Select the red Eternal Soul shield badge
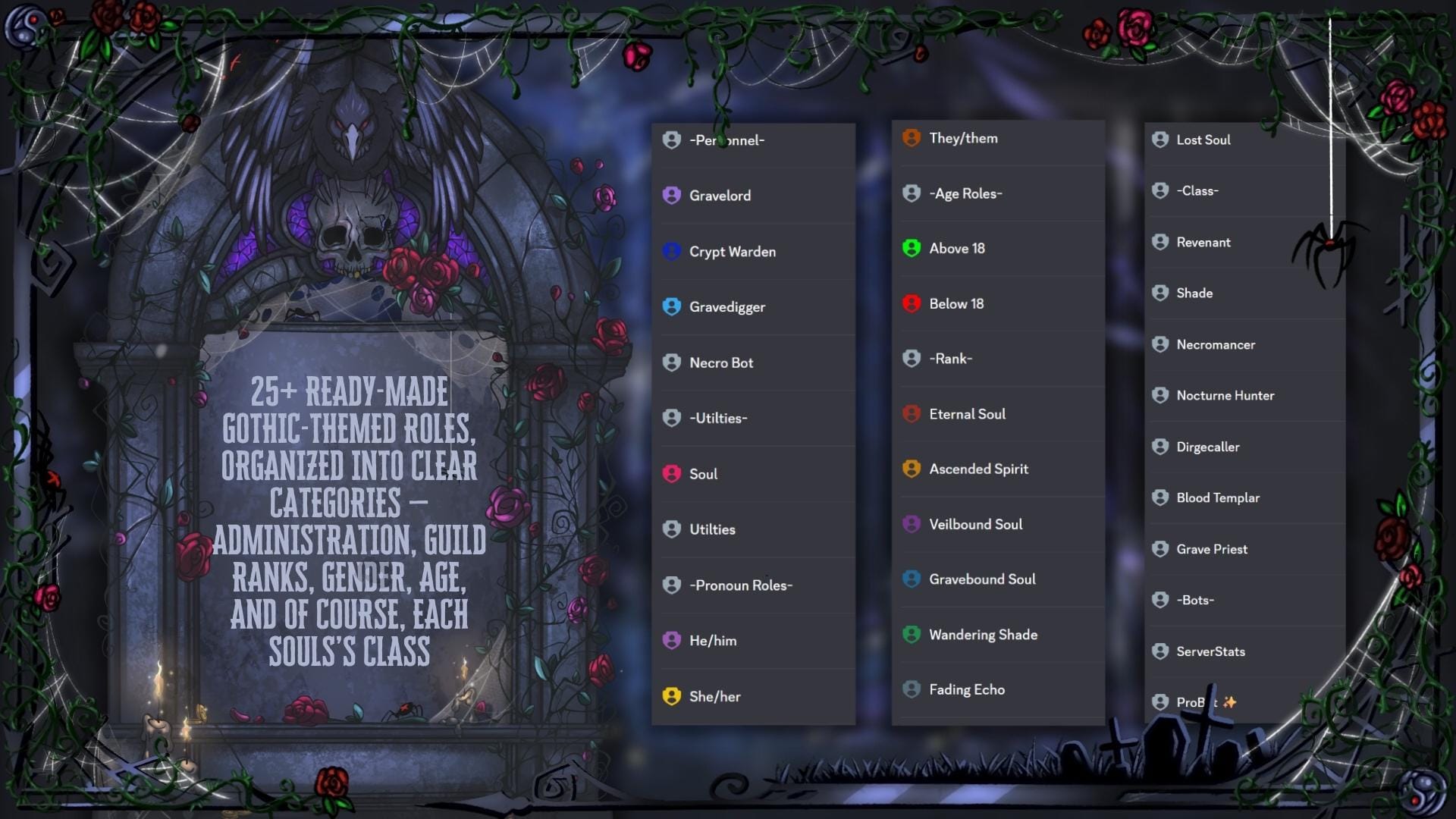The image size is (1456, 819). [911, 414]
